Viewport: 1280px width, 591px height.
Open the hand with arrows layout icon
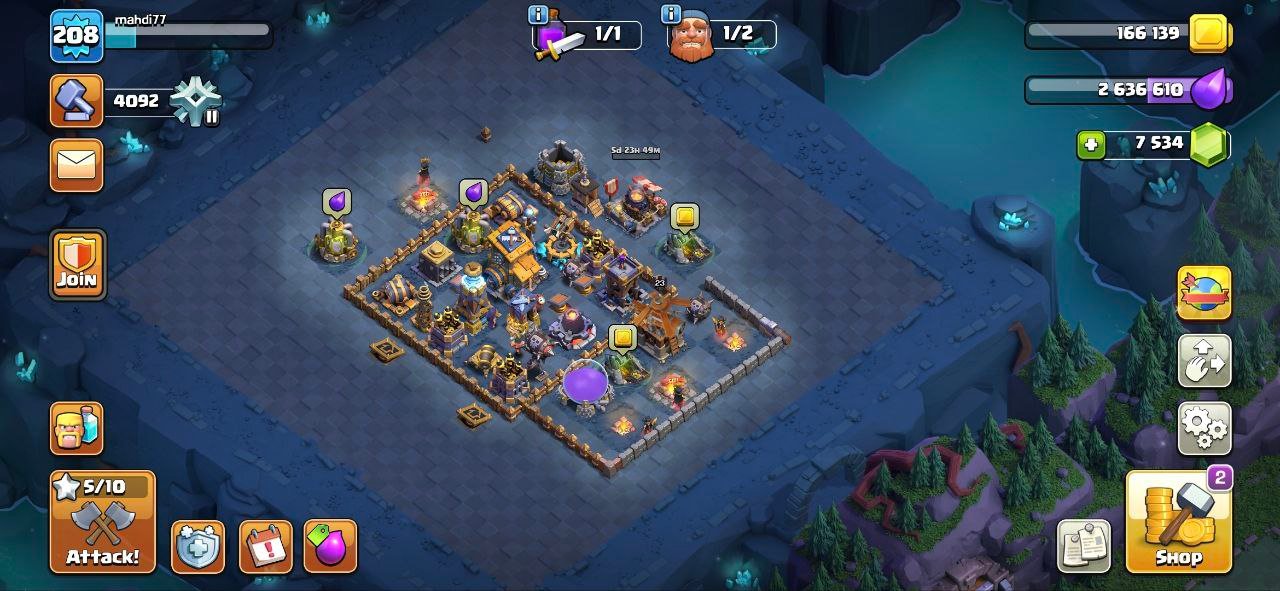pos(1204,361)
